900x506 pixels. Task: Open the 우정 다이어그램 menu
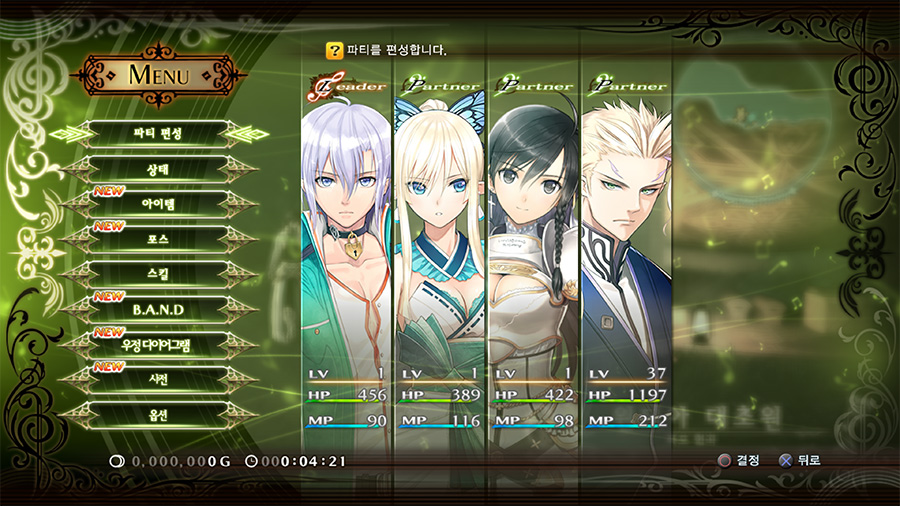coord(158,344)
